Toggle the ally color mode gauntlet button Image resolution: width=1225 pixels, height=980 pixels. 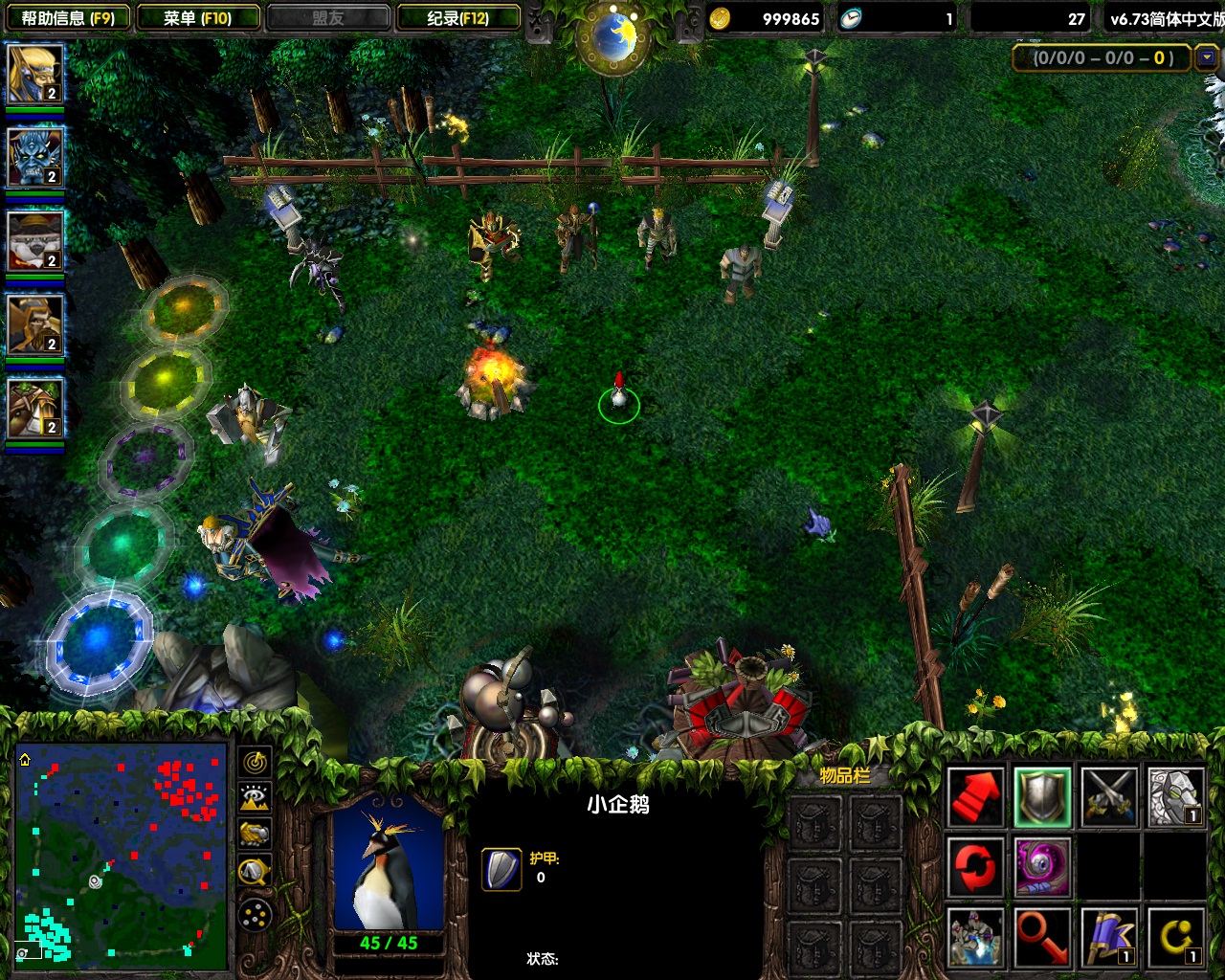[255, 835]
